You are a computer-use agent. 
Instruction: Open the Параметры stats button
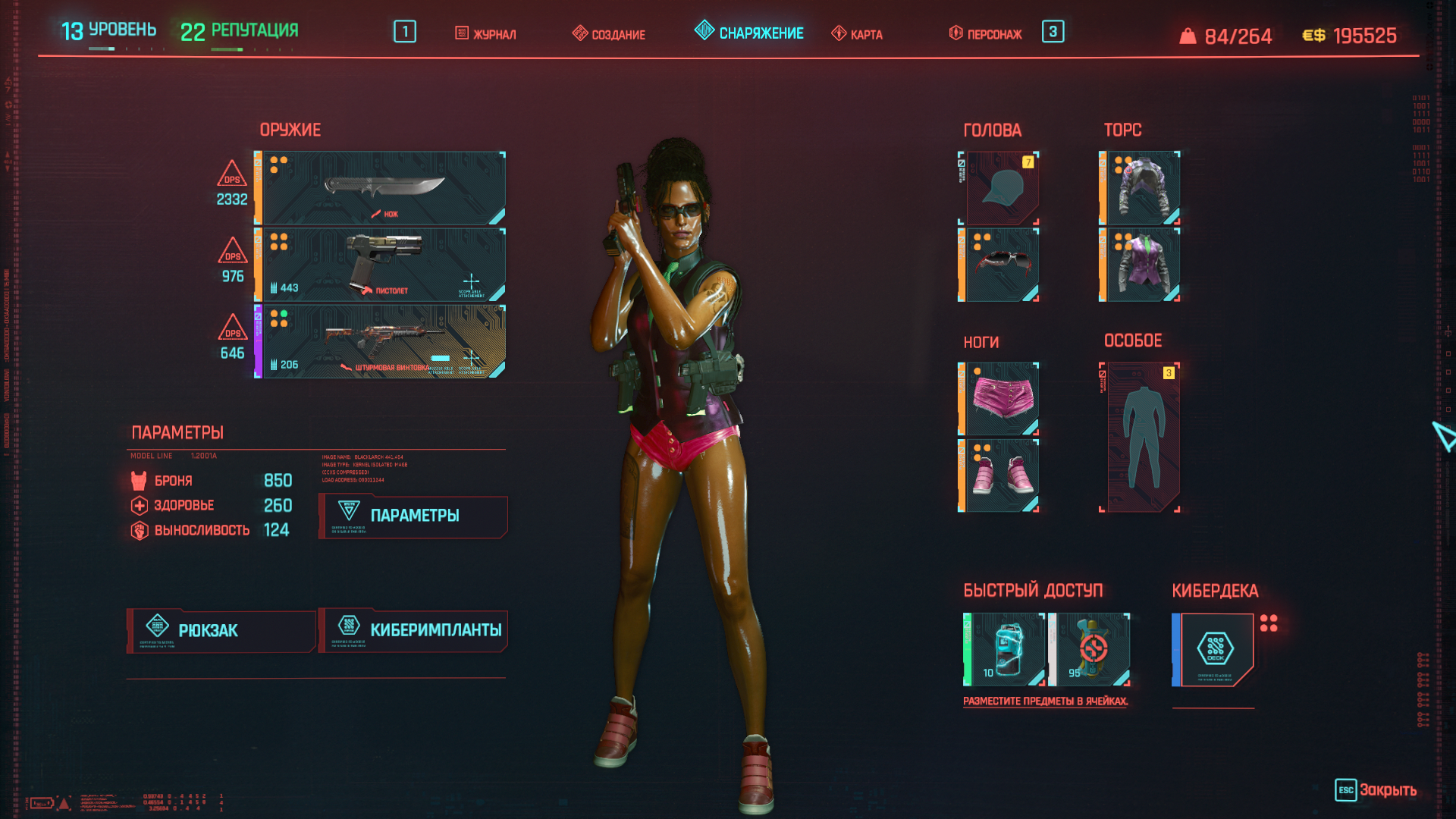tap(413, 516)
